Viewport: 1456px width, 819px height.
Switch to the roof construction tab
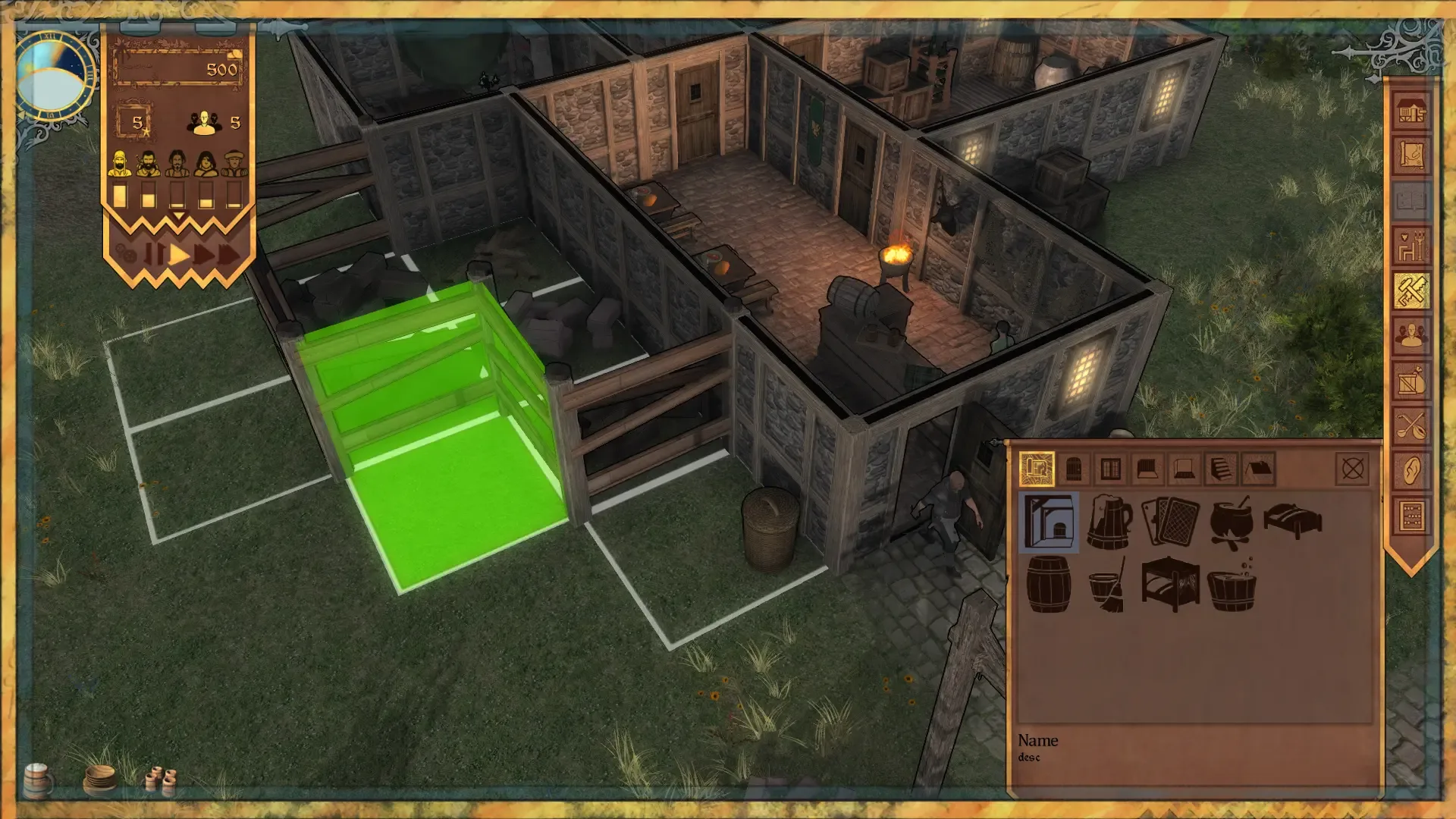(1258, 469)
